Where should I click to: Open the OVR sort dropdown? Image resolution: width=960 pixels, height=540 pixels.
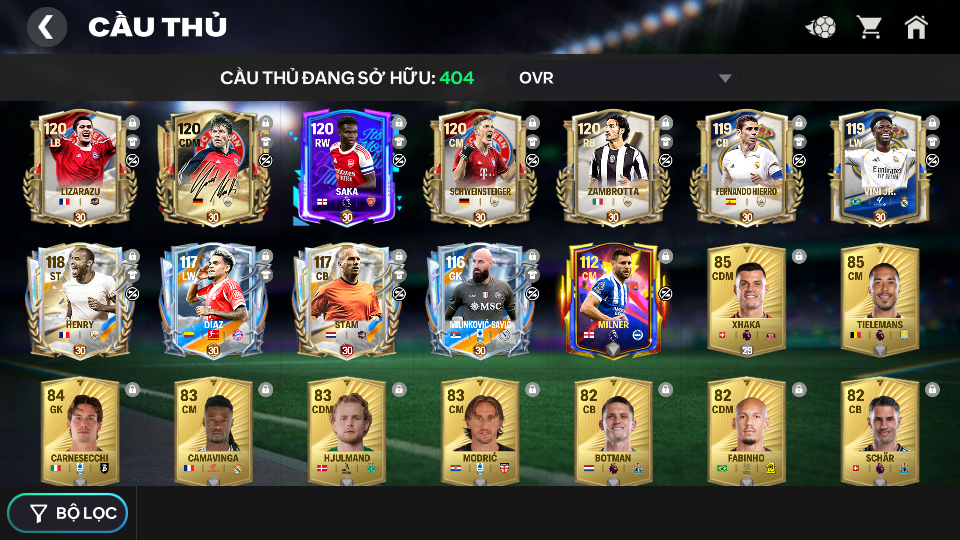point(625,78)
